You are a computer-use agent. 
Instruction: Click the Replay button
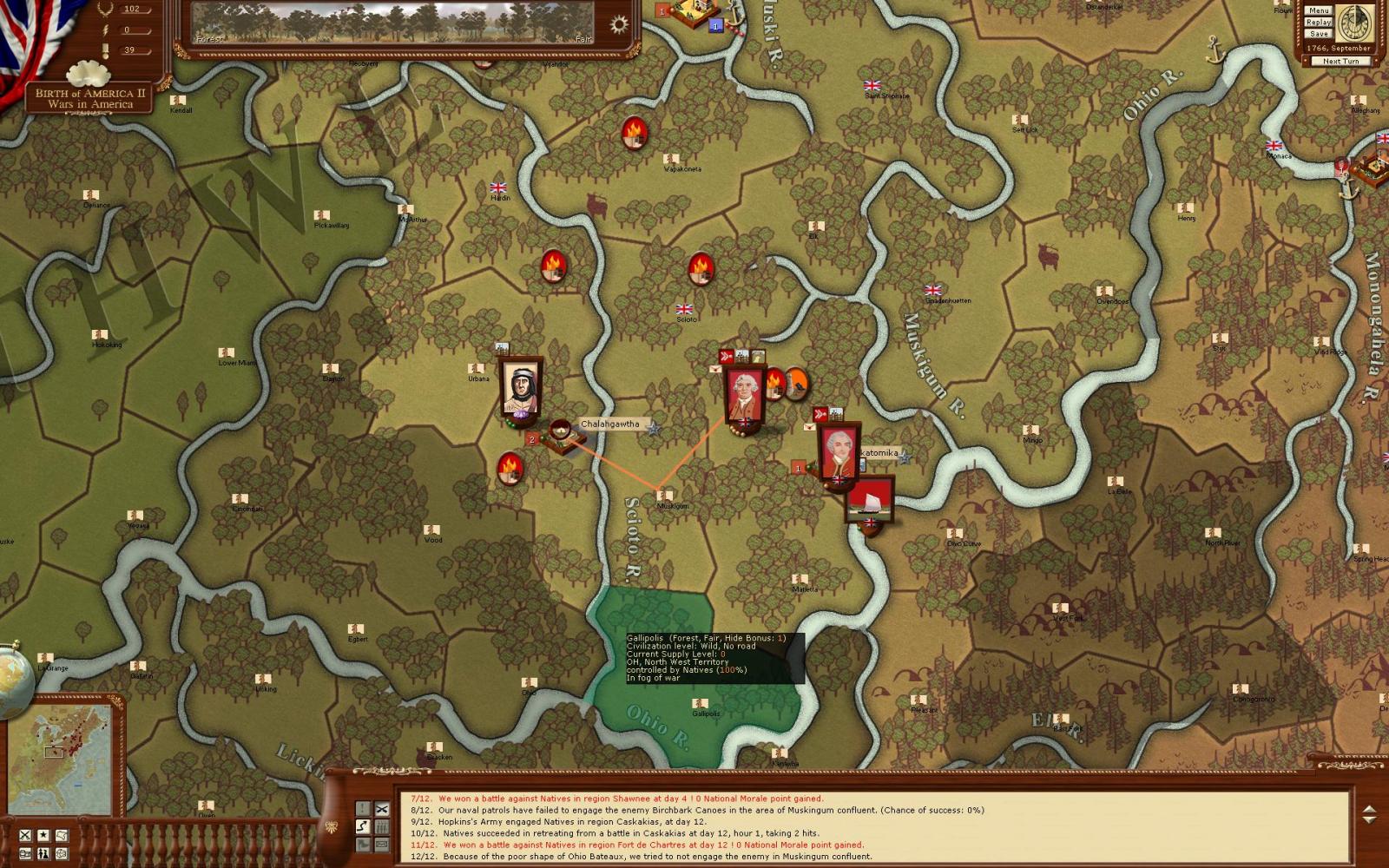point(1318,22)
